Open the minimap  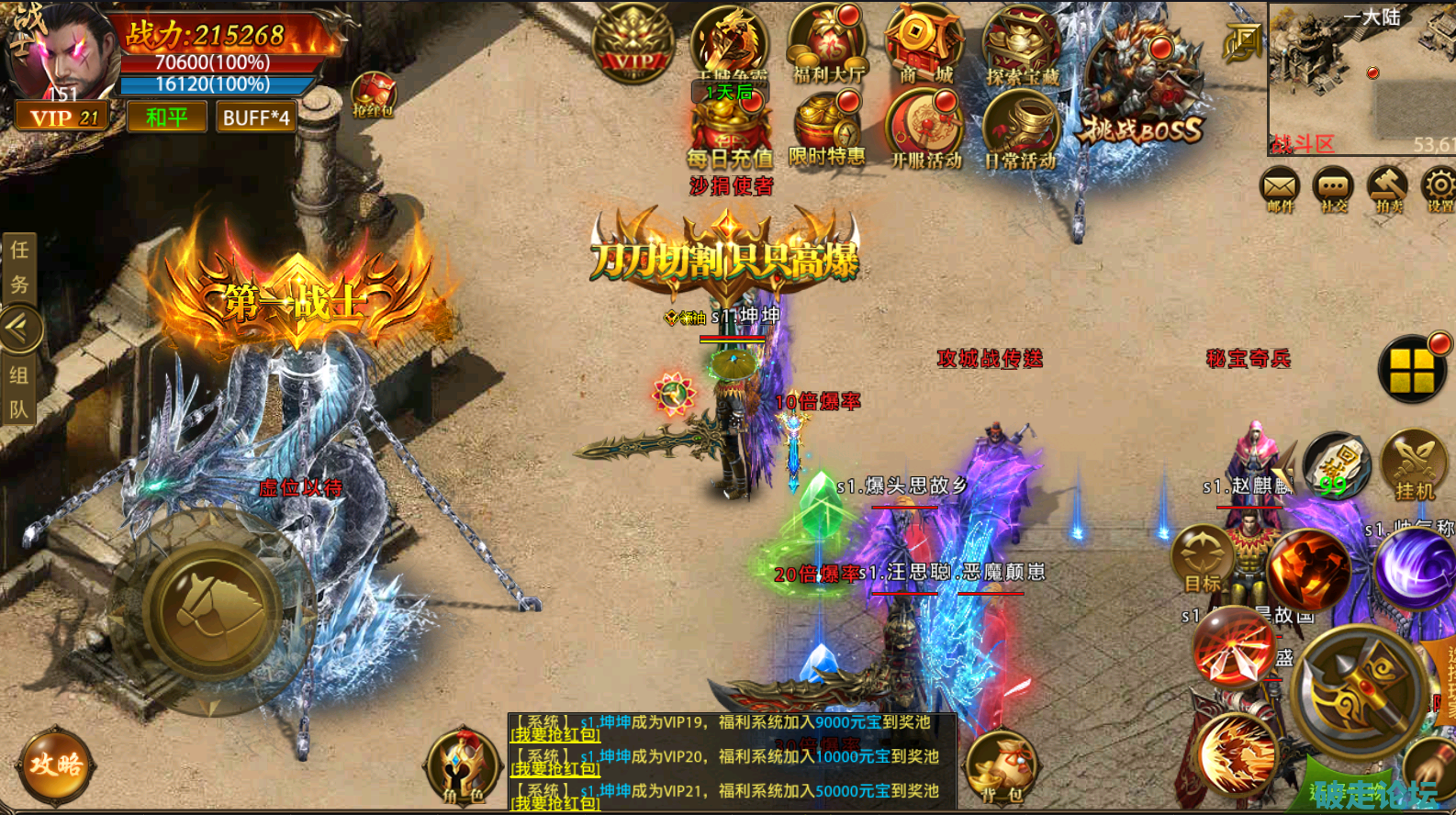tap(1361, 78)
